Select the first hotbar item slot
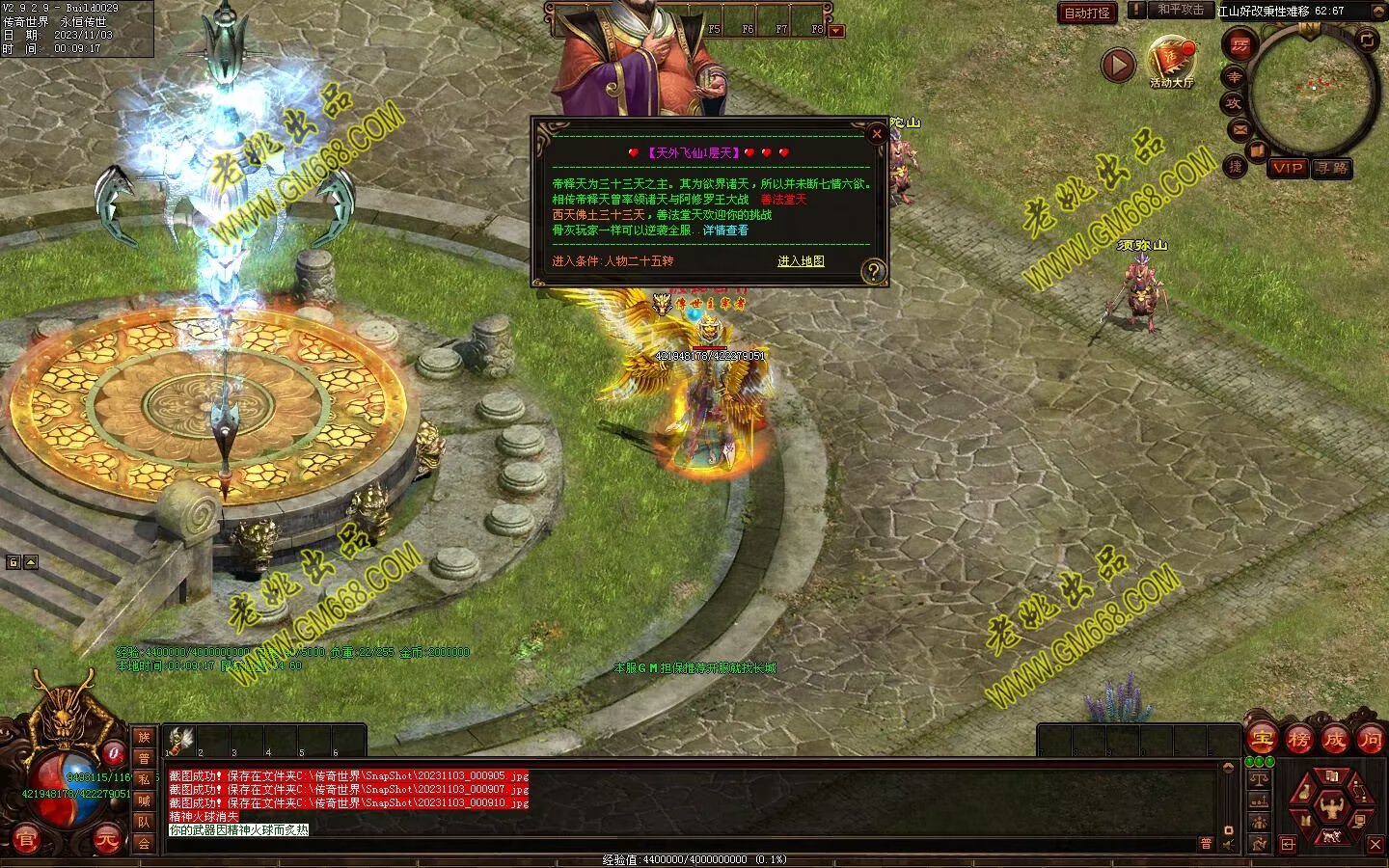 tap(180, 740)
